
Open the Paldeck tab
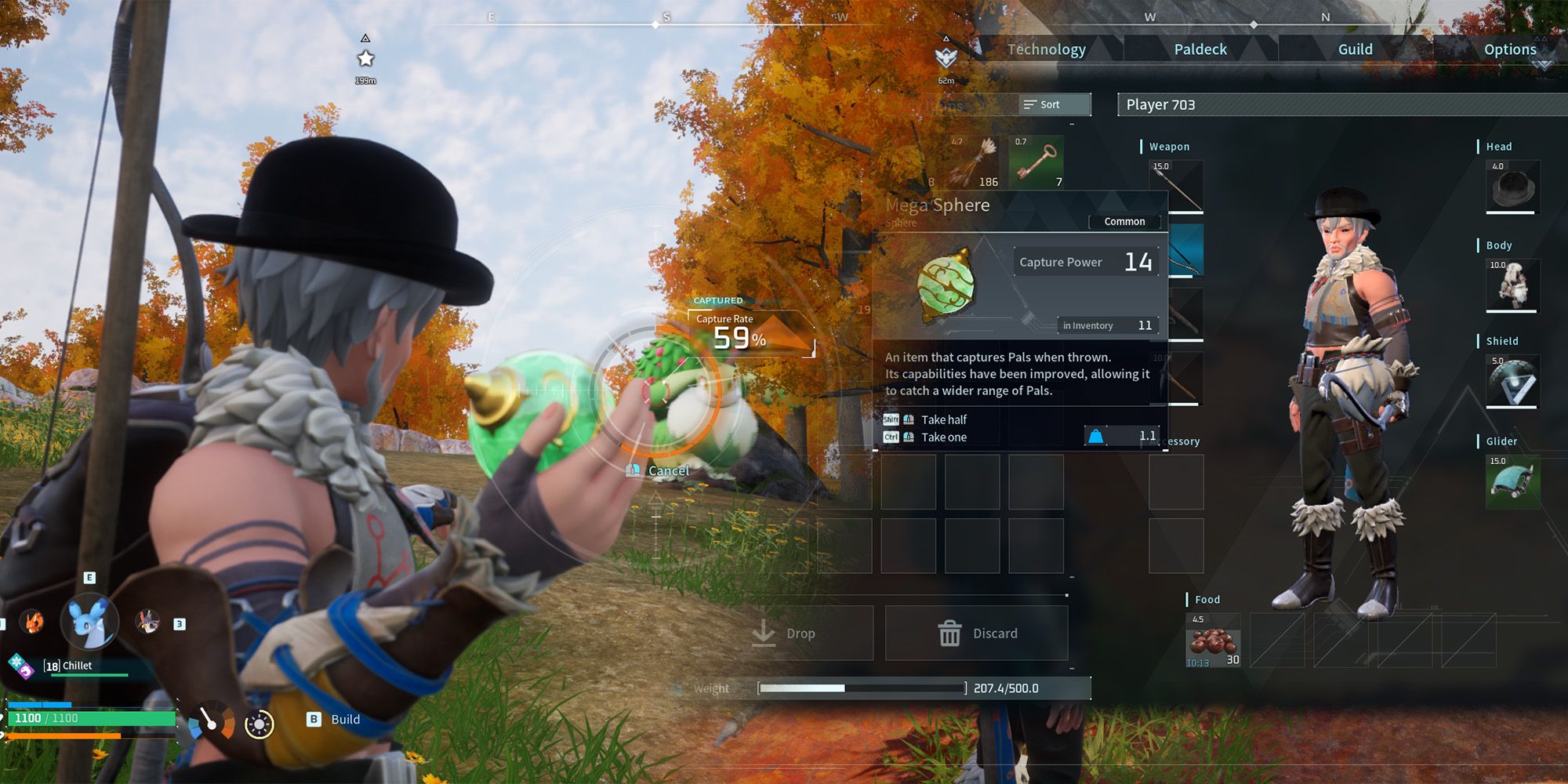coord(1200,49)
